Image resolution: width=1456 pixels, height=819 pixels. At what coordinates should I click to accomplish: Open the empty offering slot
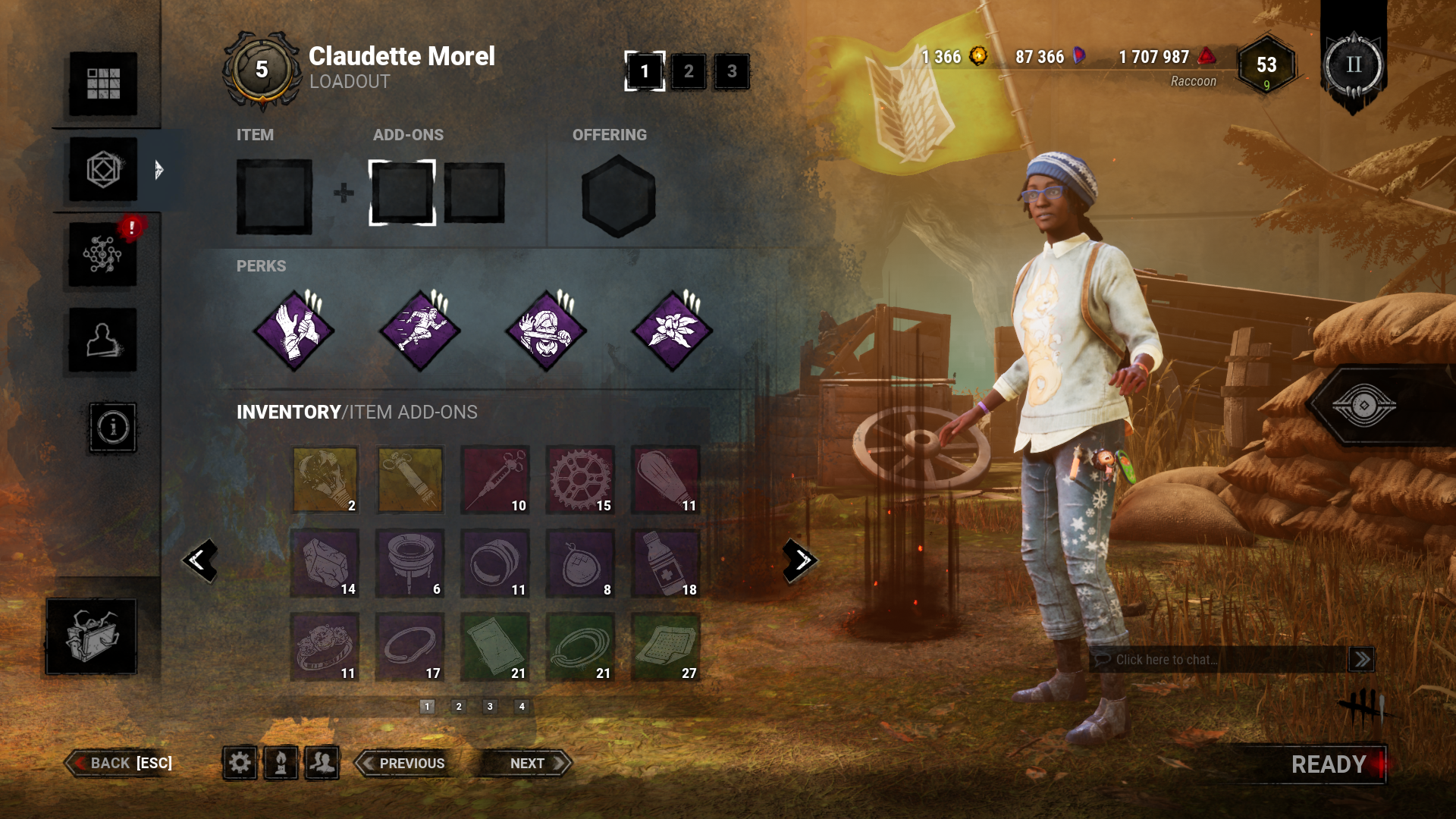click(x=618, y=196)
